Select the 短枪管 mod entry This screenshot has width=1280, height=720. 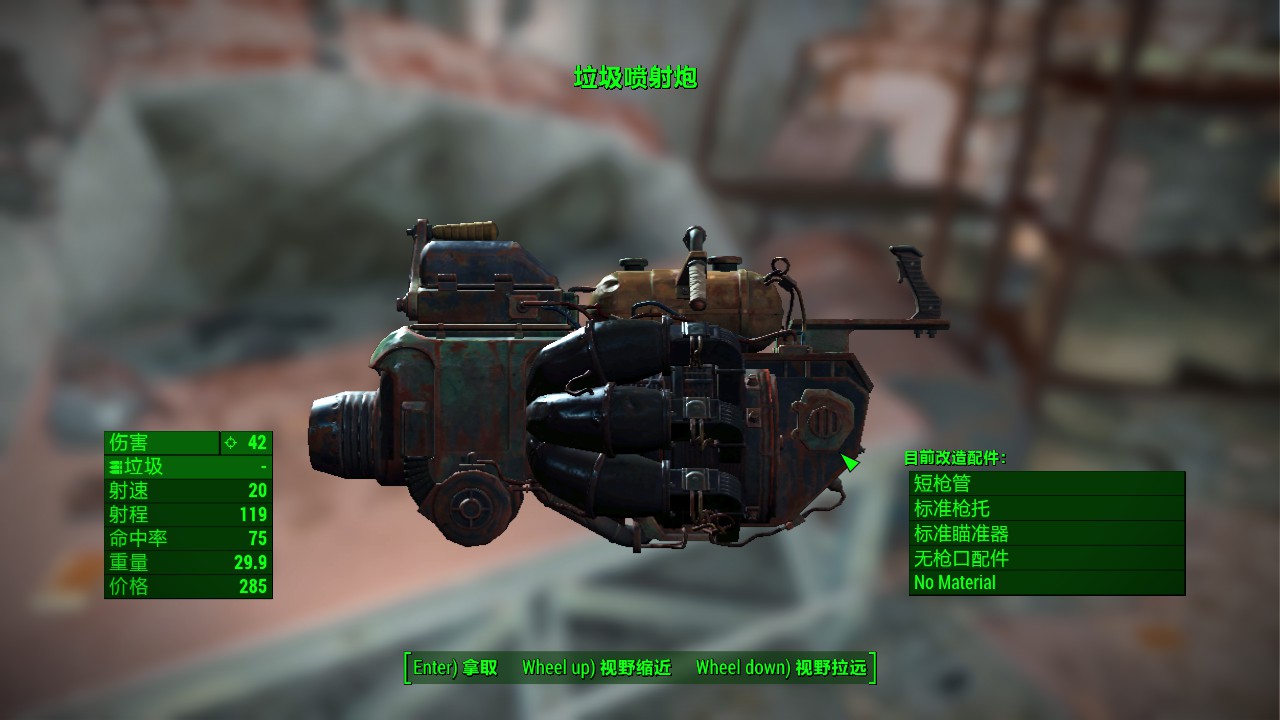1046,484
